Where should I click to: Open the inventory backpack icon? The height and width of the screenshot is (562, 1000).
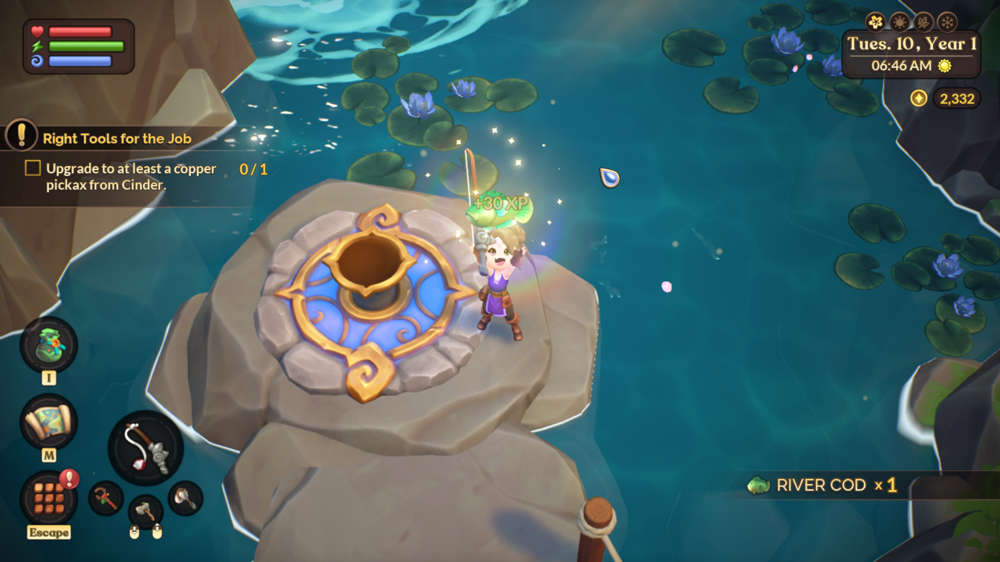pyautogui.click(x=48, y=344)
